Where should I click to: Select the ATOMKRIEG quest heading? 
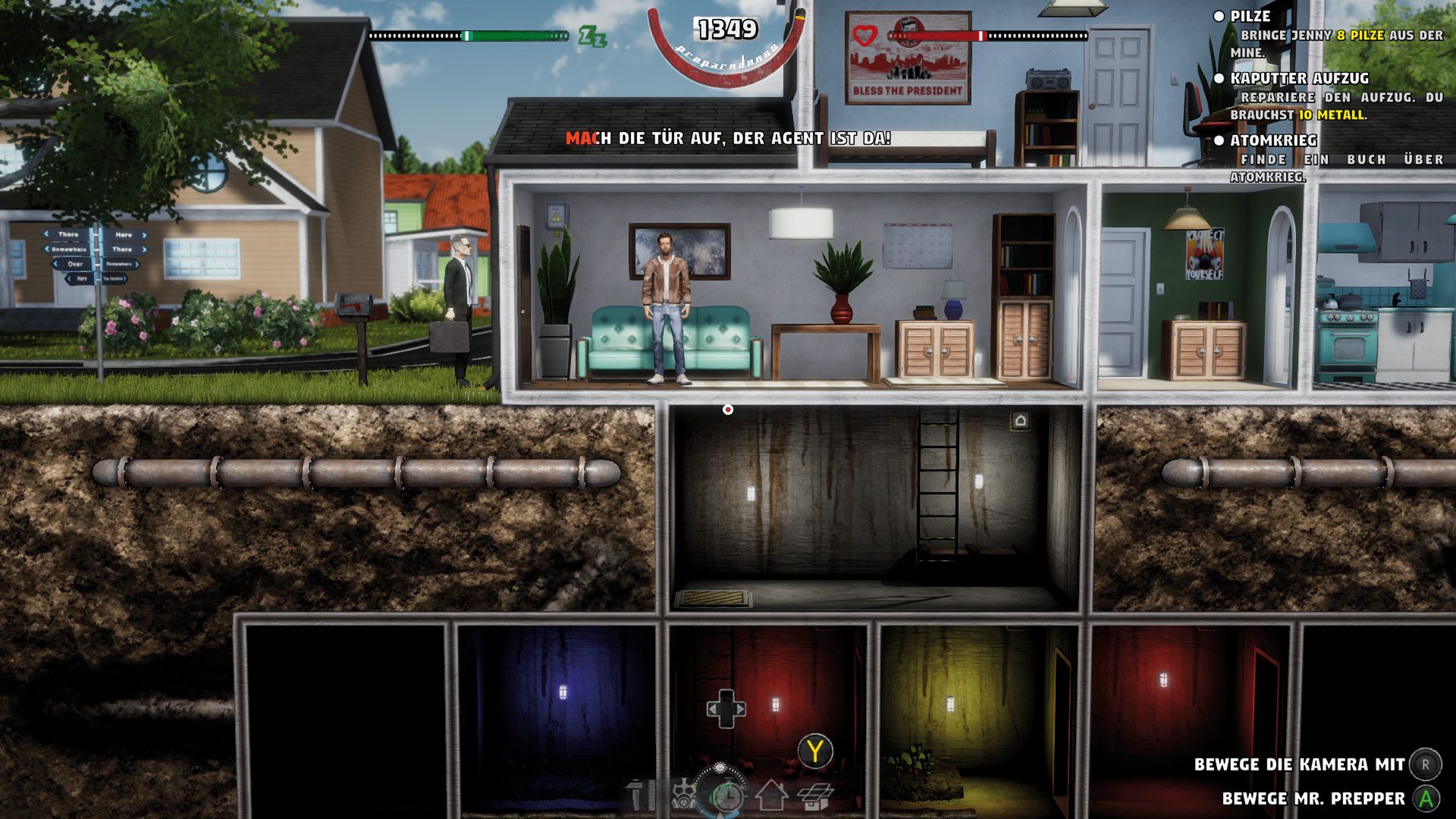1275,141
